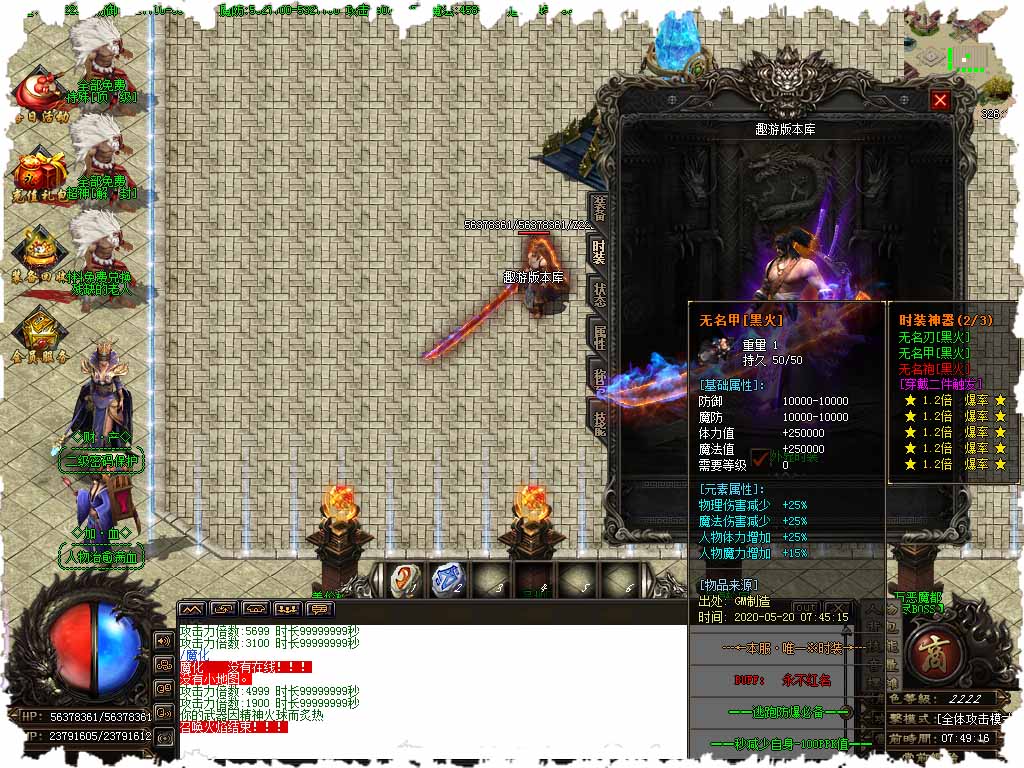
Task: Open the 每日活动 daily events icon
Action: click(x=40, y=96)
